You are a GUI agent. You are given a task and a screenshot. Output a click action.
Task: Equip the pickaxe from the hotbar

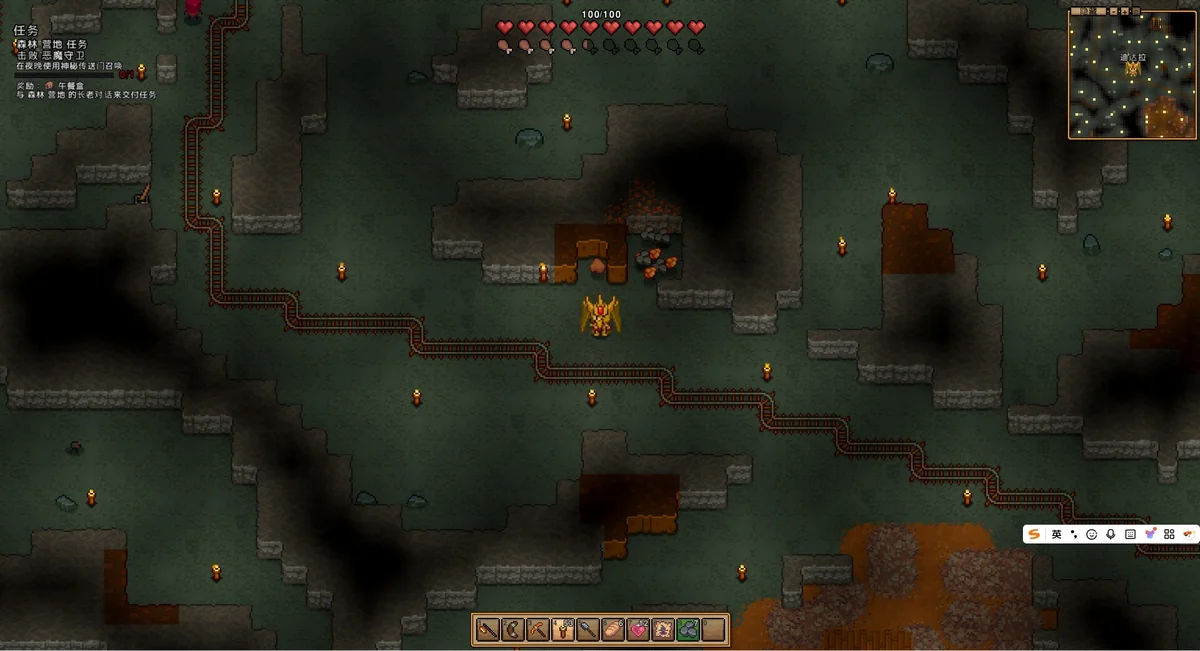538,630
